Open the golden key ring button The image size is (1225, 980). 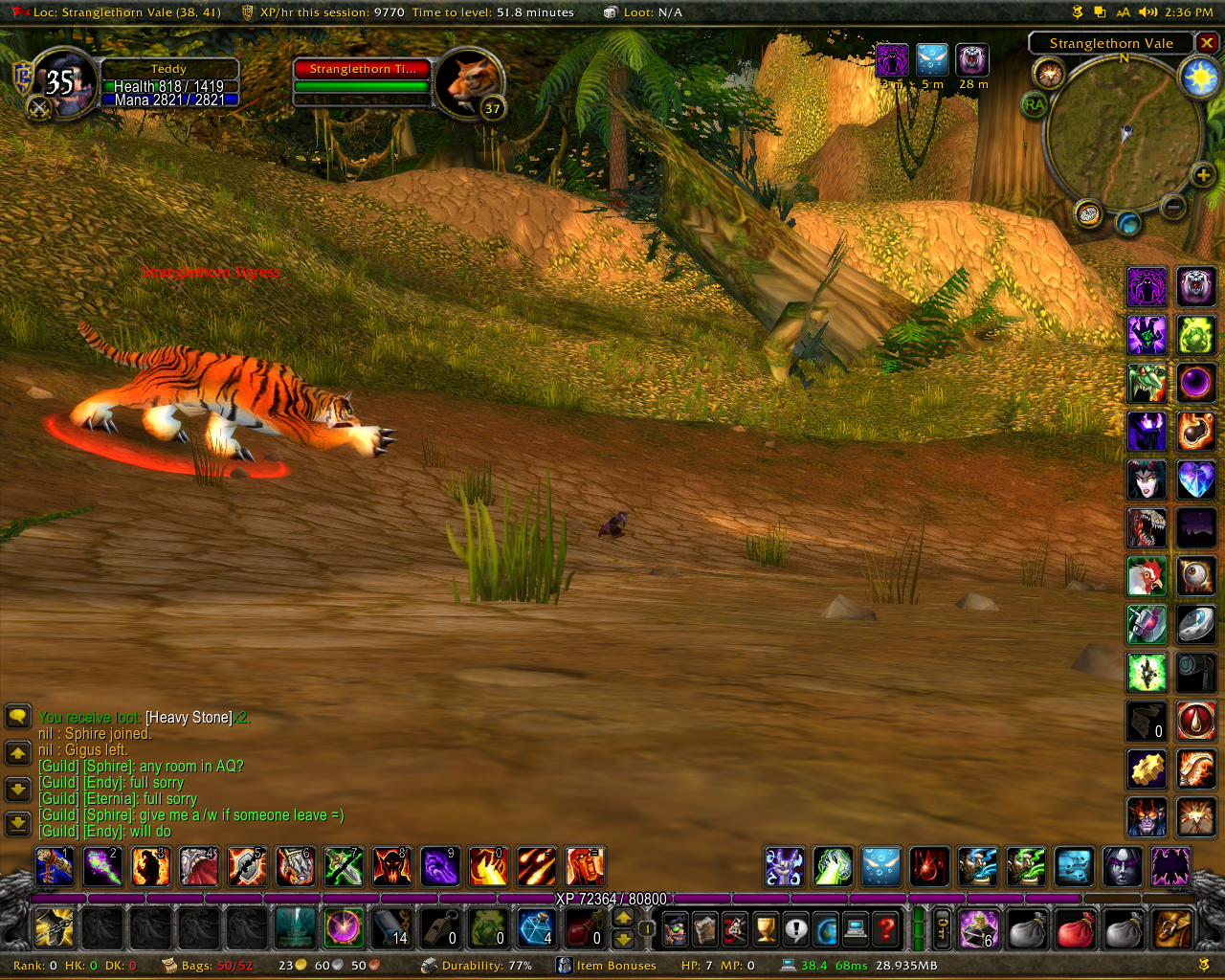tap(942, 928)
